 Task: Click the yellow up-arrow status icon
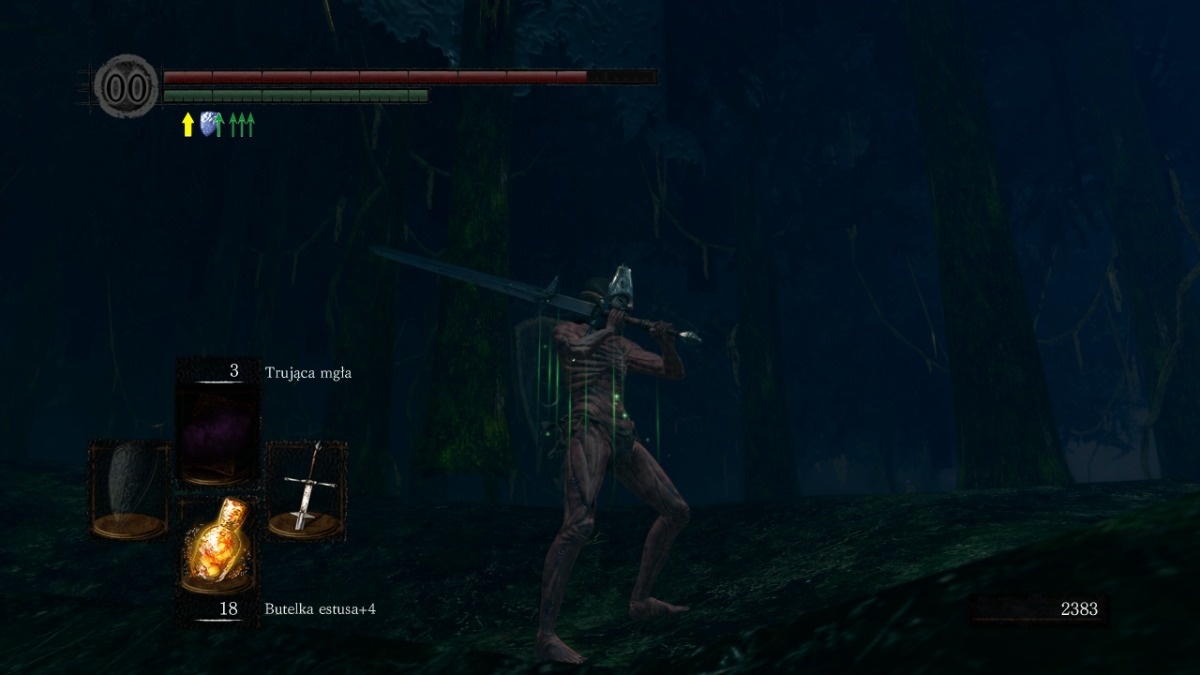187,125
